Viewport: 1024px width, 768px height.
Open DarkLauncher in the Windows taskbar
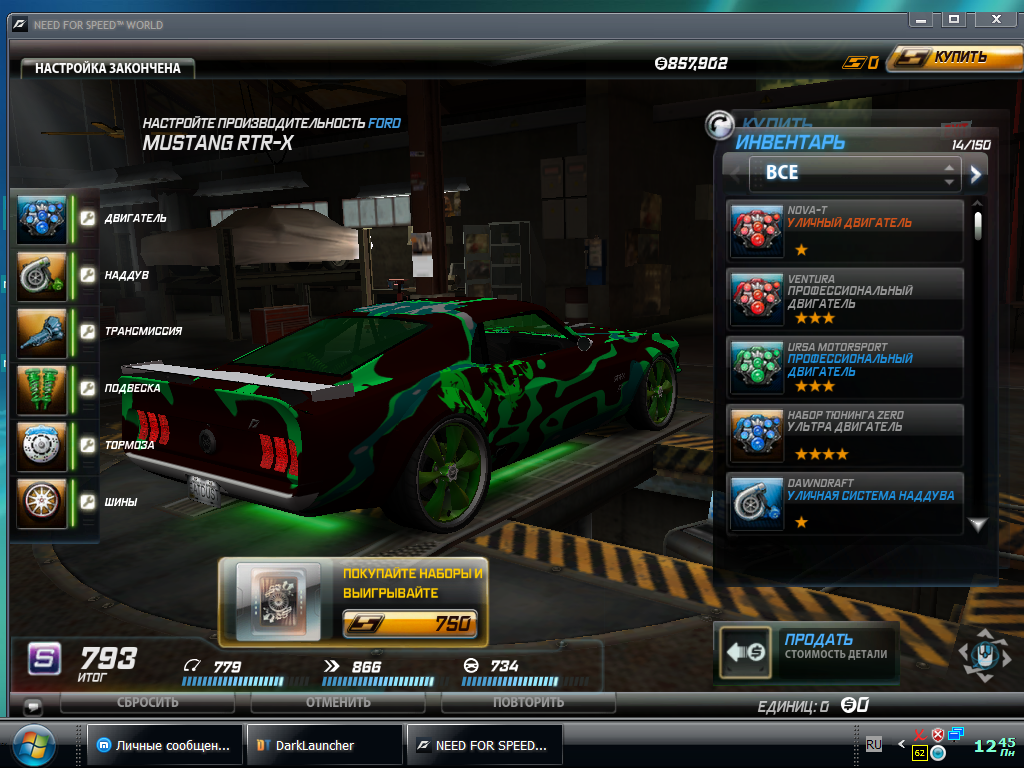tap(324, 745)
